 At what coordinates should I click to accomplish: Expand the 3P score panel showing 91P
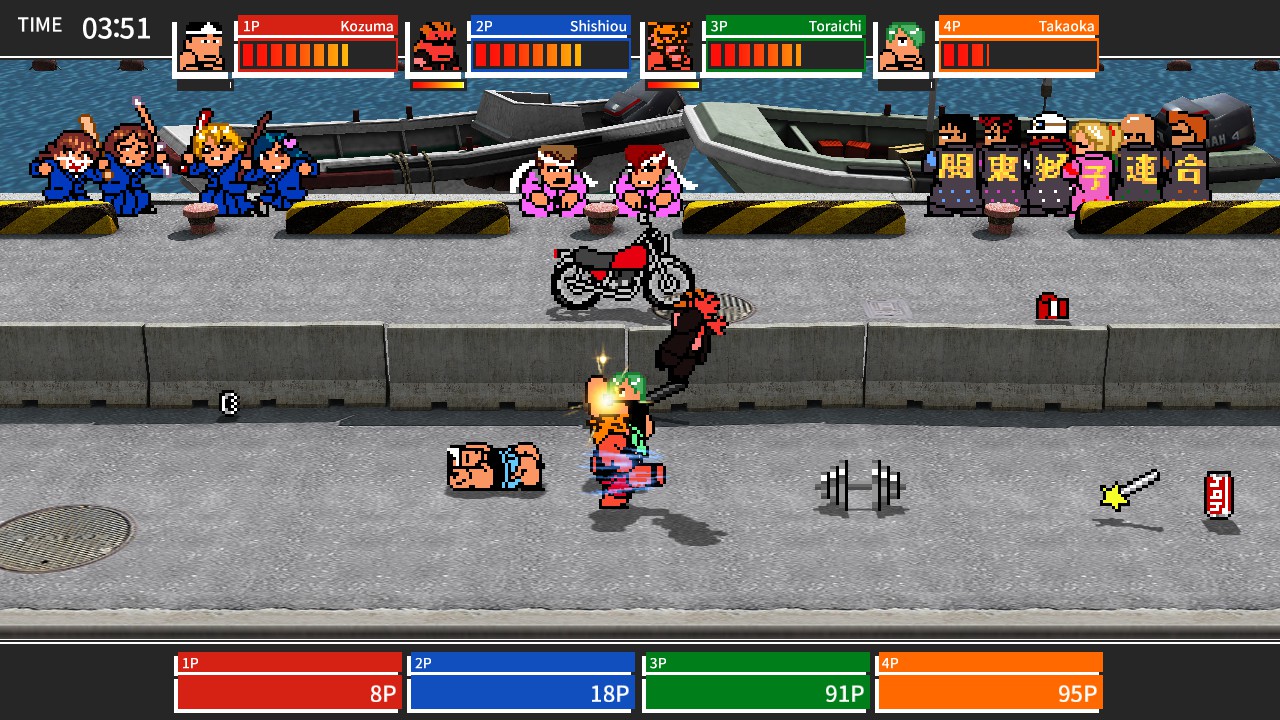click(755, 678)
